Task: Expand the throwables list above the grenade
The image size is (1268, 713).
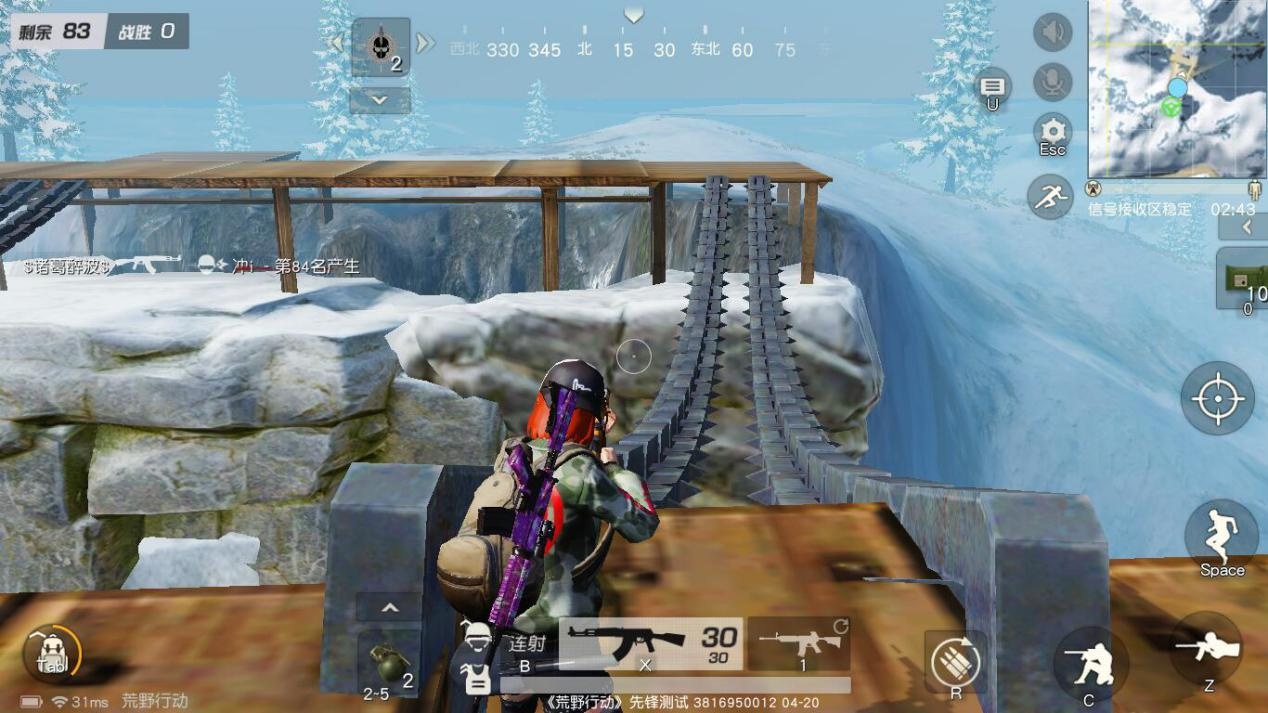Action: click(x=389, y=608)
